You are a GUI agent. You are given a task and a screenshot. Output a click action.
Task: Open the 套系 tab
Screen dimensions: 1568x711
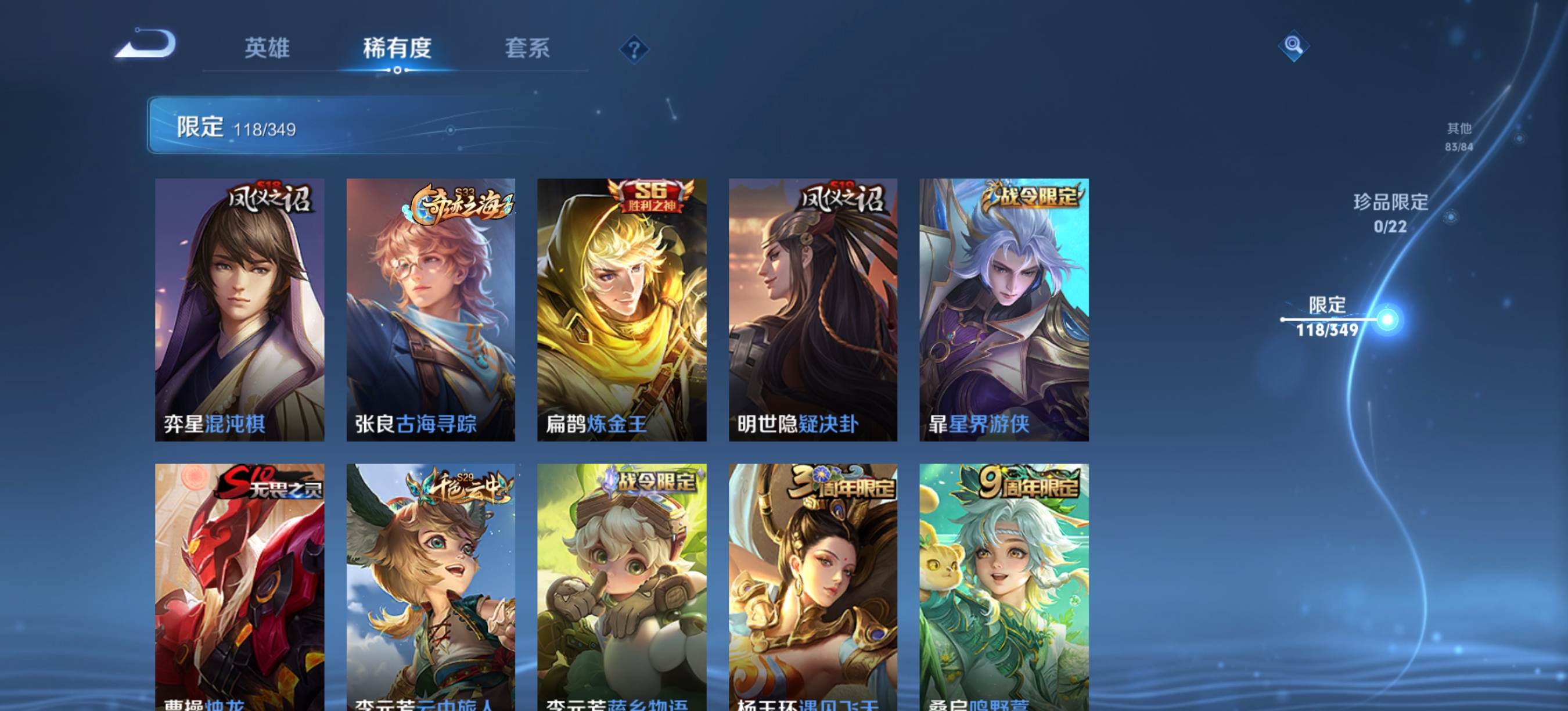point(527,48)
